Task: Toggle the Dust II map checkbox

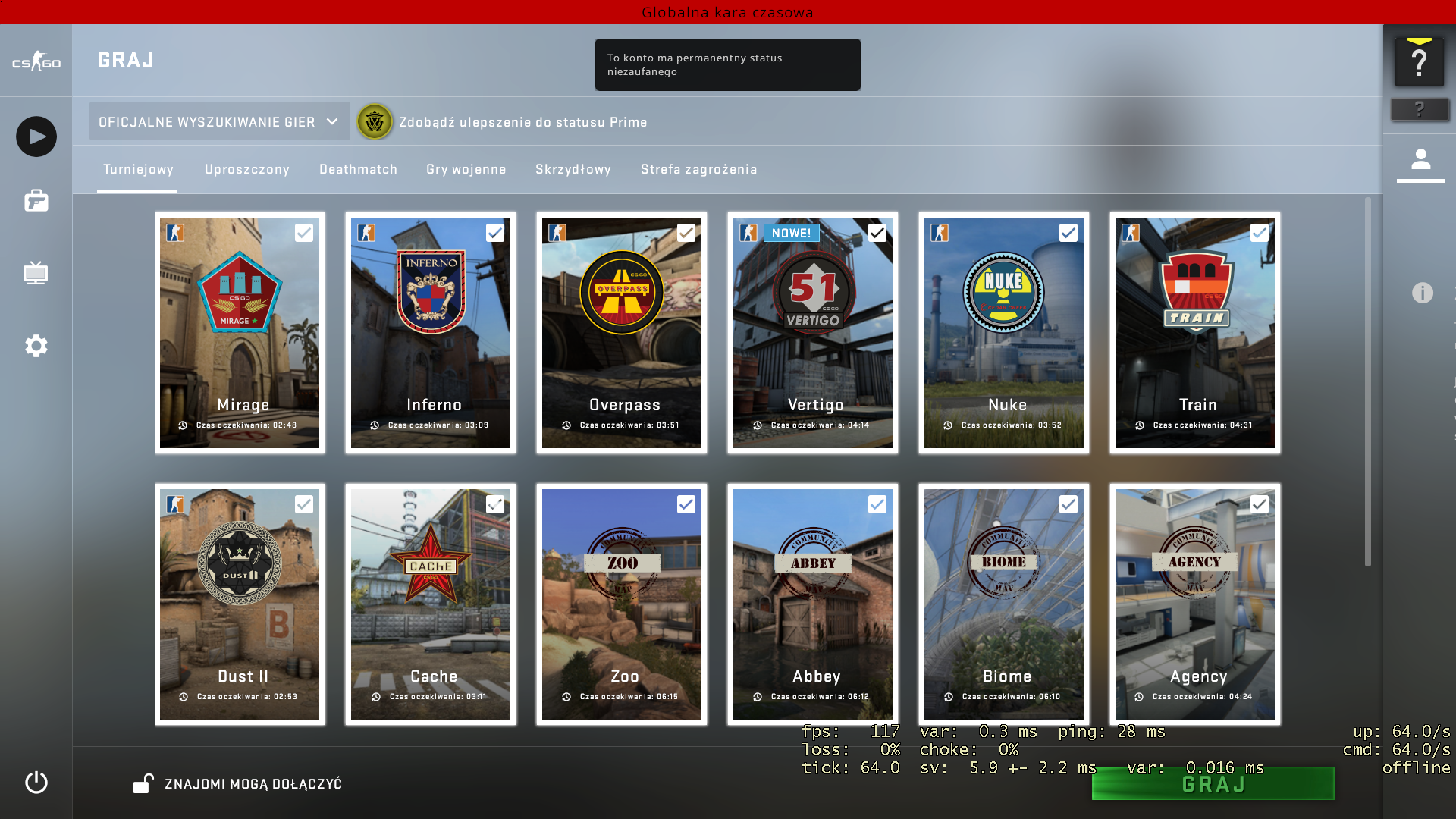Action: (305, 504)
